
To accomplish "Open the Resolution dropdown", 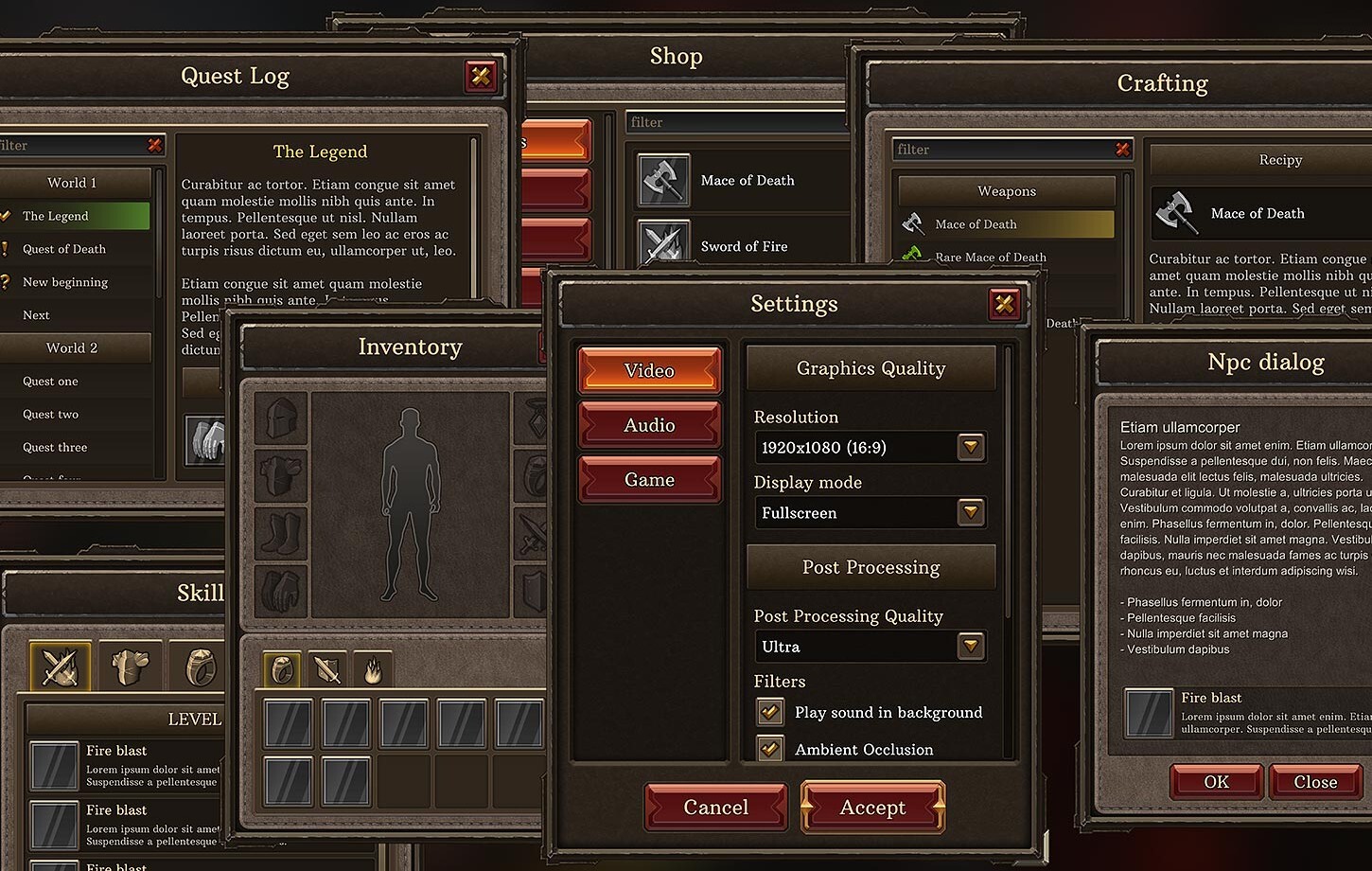I will pyautogui.click(x=970, y=447).
